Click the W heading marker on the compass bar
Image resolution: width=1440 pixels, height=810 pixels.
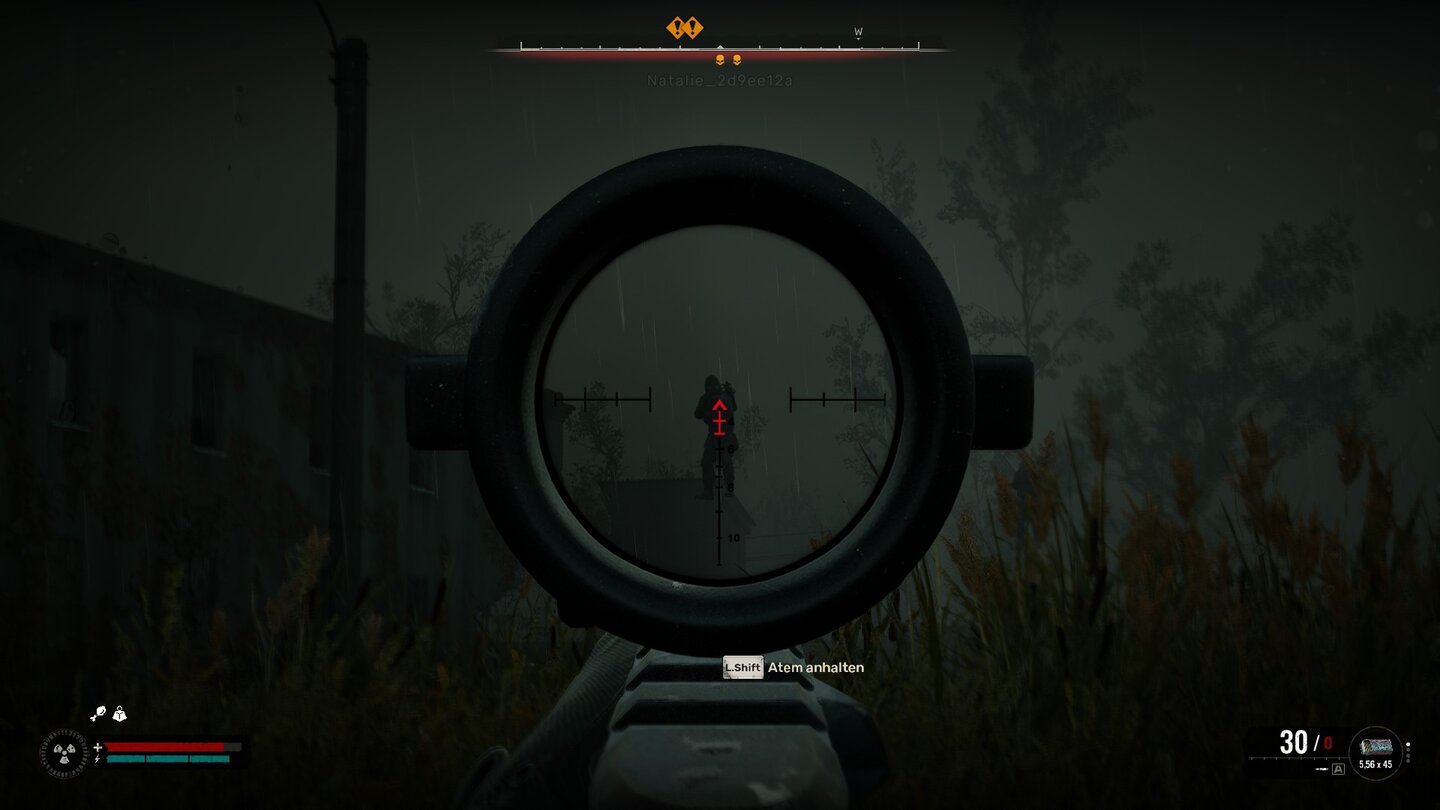[858, 31]
